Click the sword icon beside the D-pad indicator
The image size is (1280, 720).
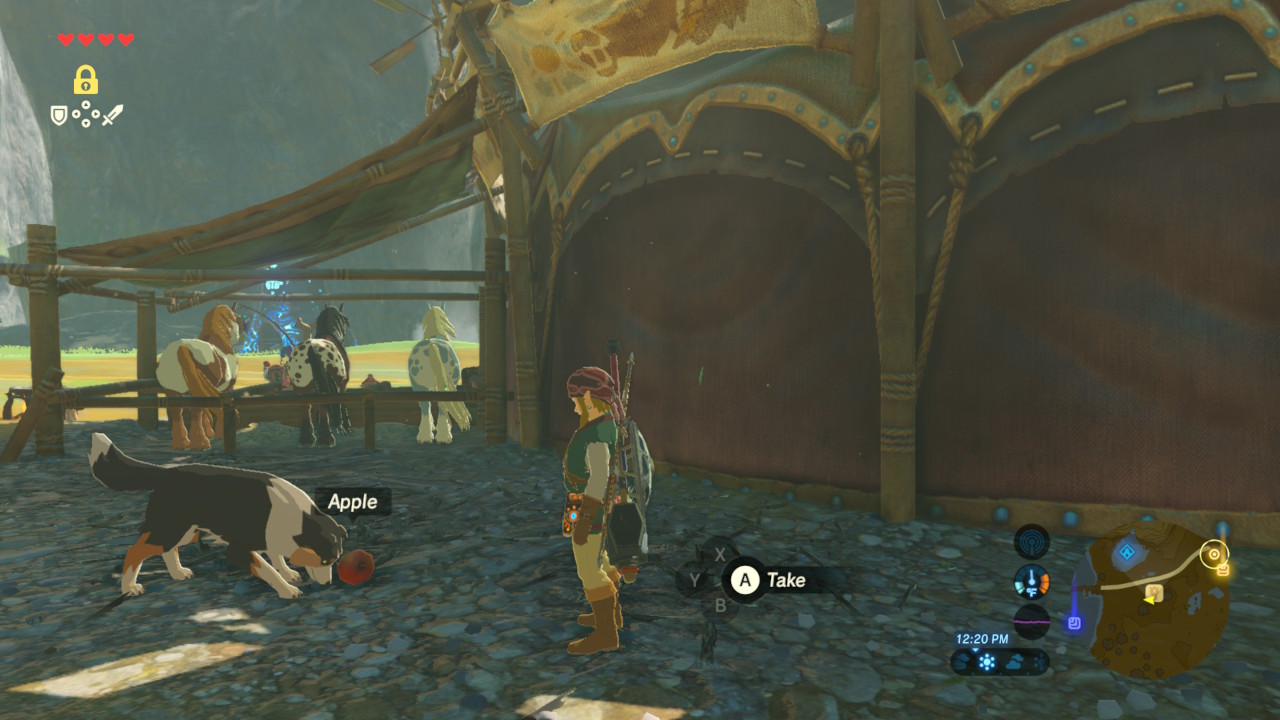coord(113,115)
